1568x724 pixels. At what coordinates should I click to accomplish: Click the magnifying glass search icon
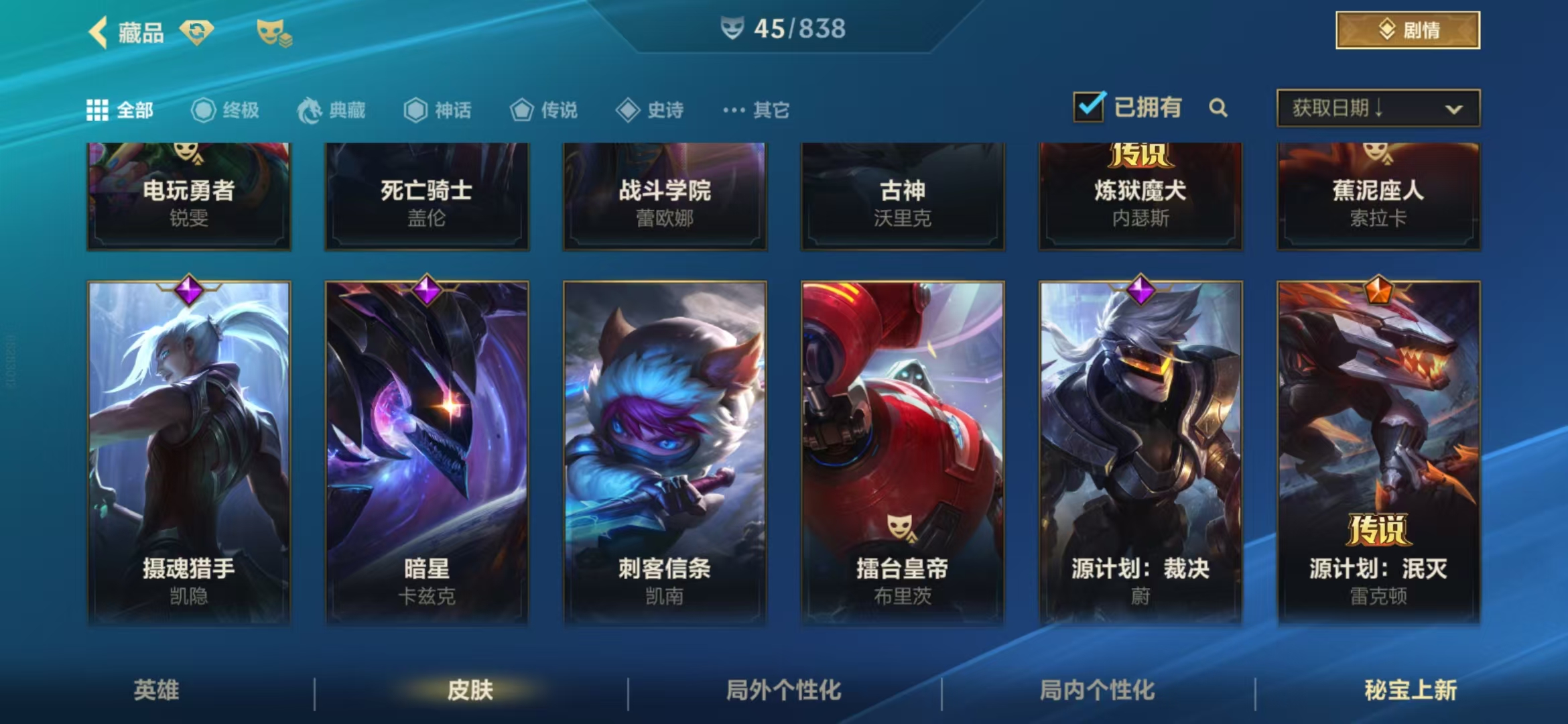[1218, 108]
